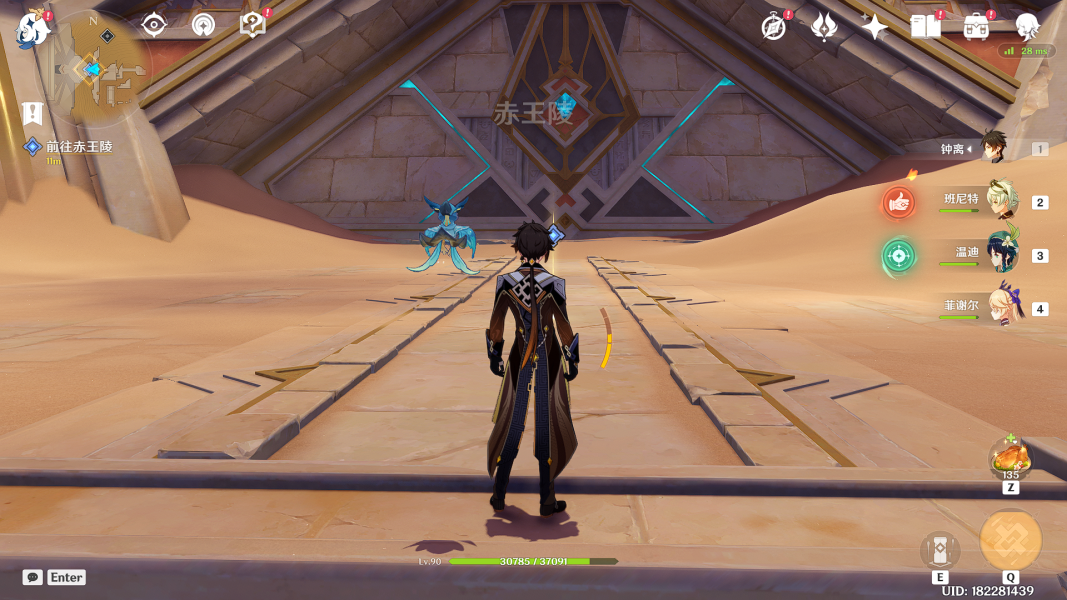The image size is (1067, 600).
Task: Open the tutorial book with question mark
Action: (x=253, y=25)
